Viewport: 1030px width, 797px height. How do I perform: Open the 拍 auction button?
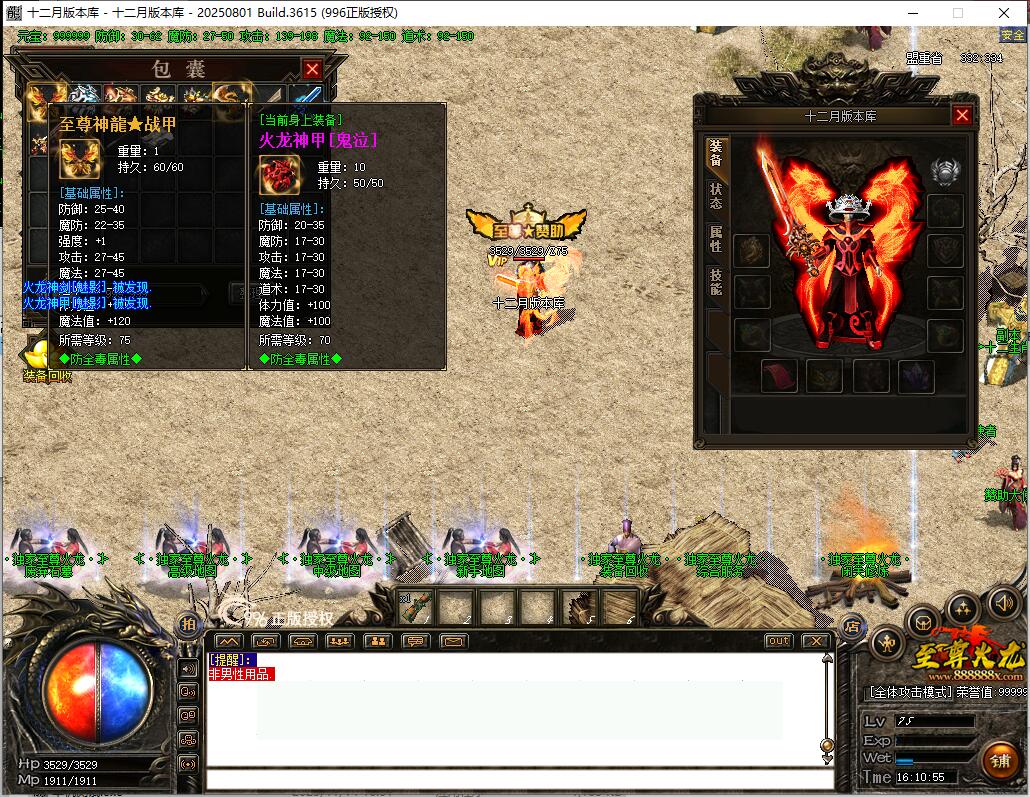(x=188, y=624)
